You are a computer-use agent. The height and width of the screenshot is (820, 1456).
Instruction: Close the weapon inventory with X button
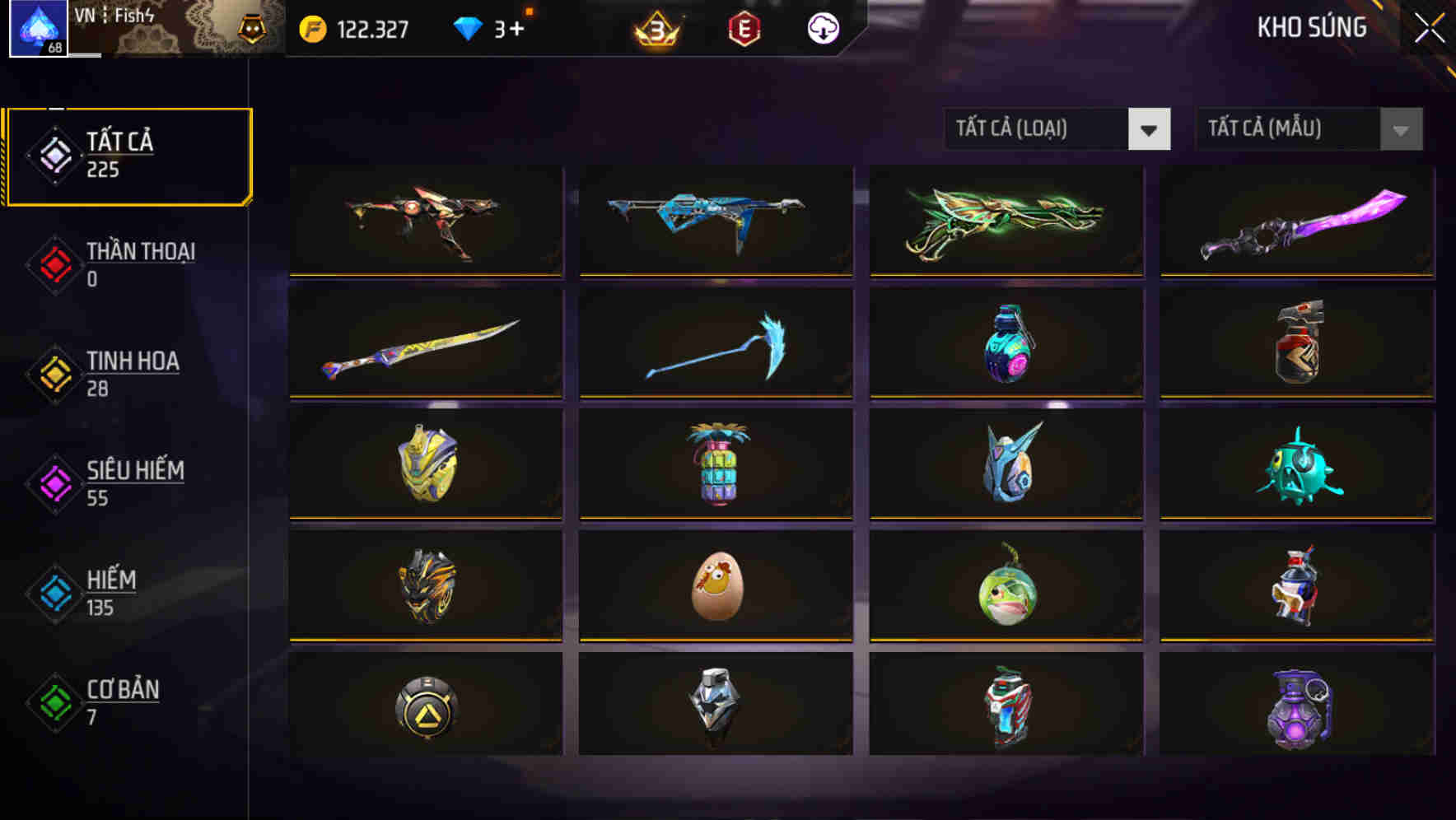[1429, 26]
